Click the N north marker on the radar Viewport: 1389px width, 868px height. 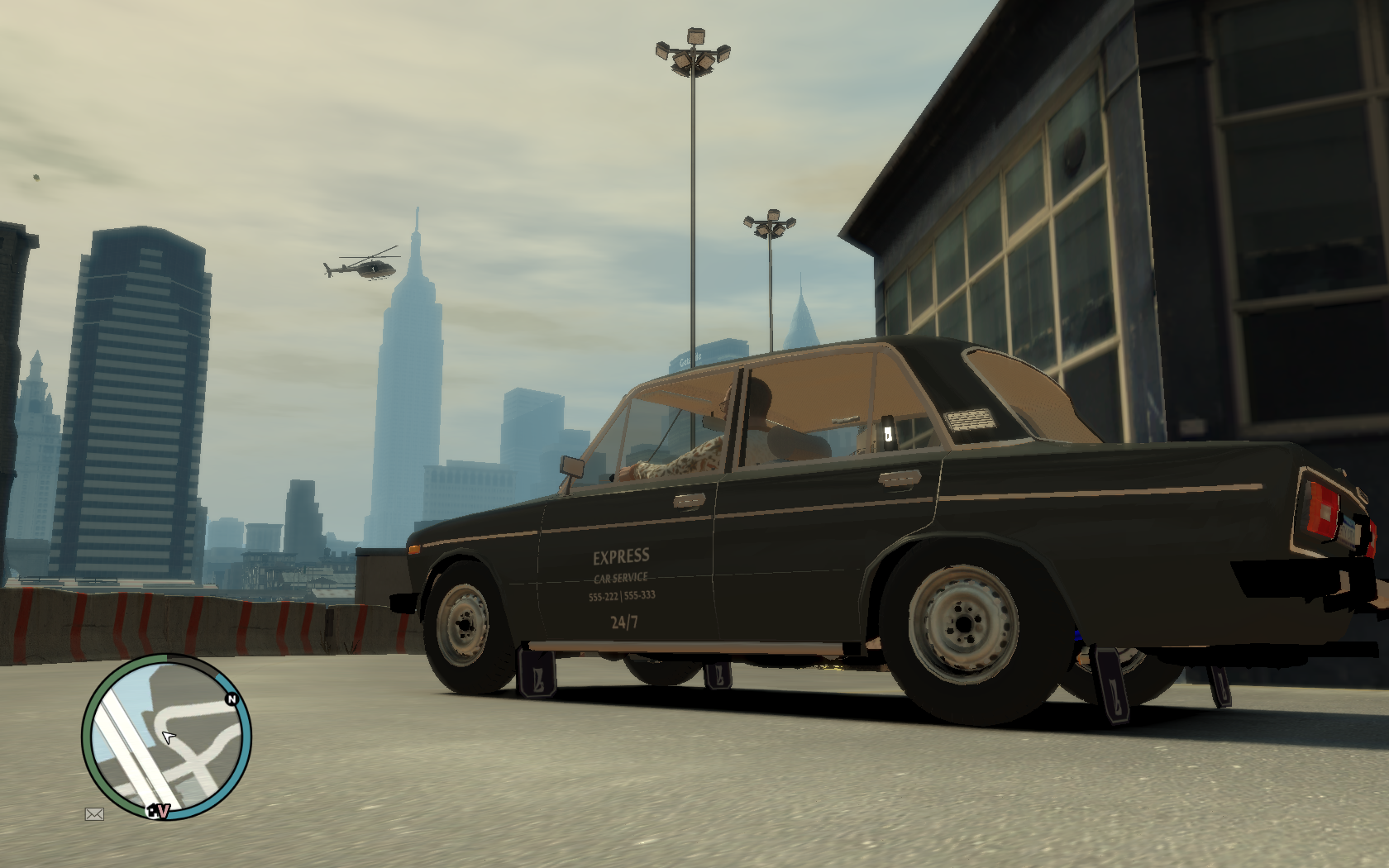click(231, 700)
